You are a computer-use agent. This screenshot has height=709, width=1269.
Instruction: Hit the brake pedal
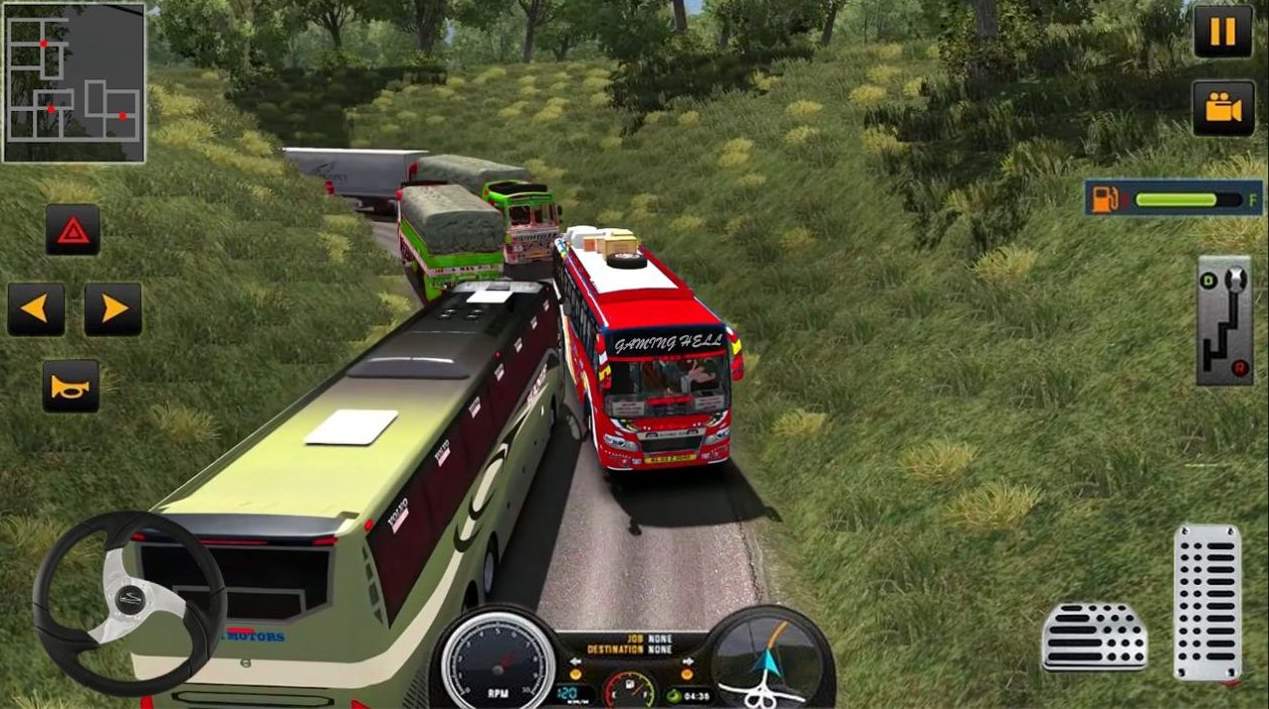tap(1094, 636)
